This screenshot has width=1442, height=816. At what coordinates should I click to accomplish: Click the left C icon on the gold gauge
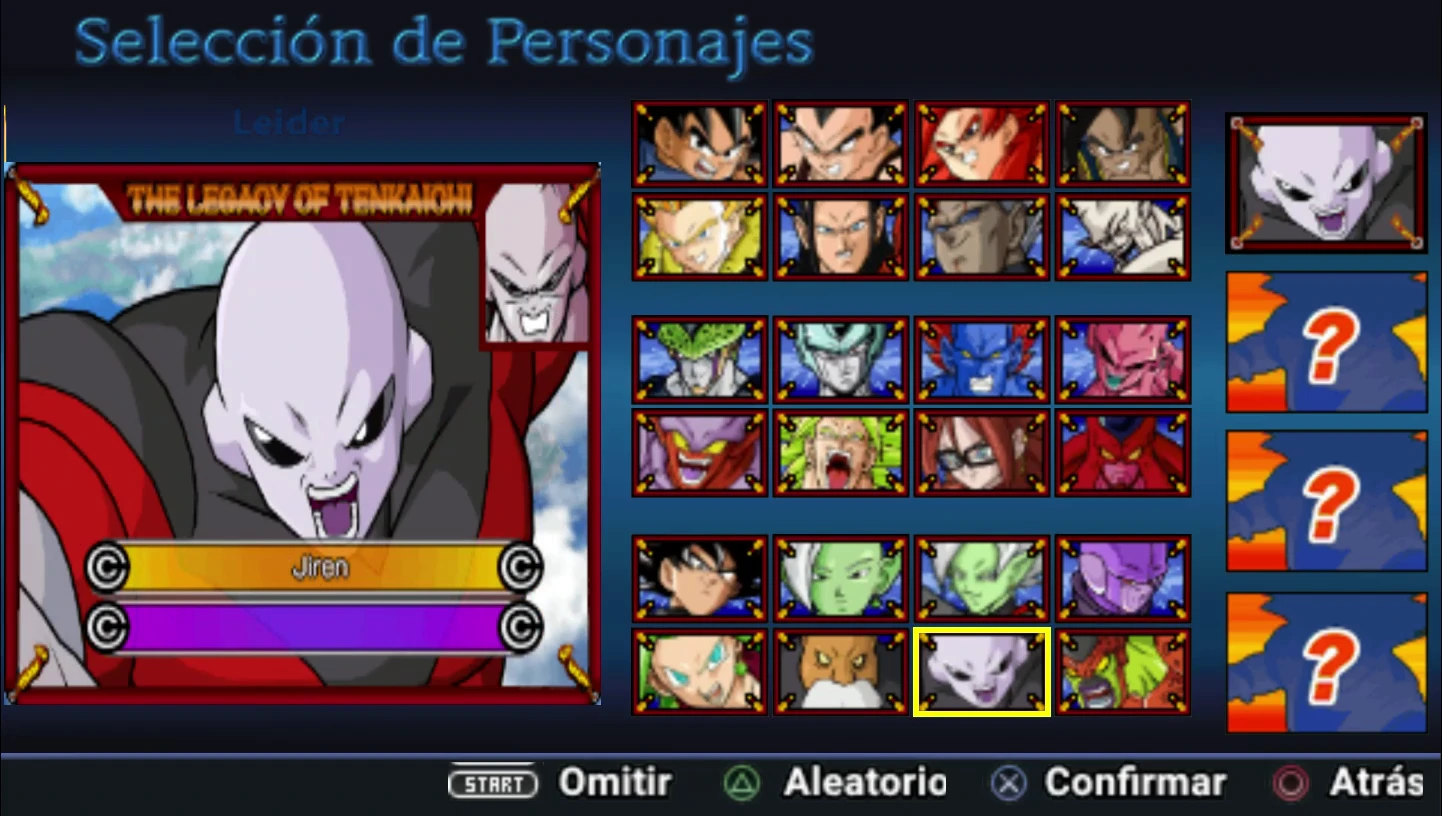(x=110, y=567)
